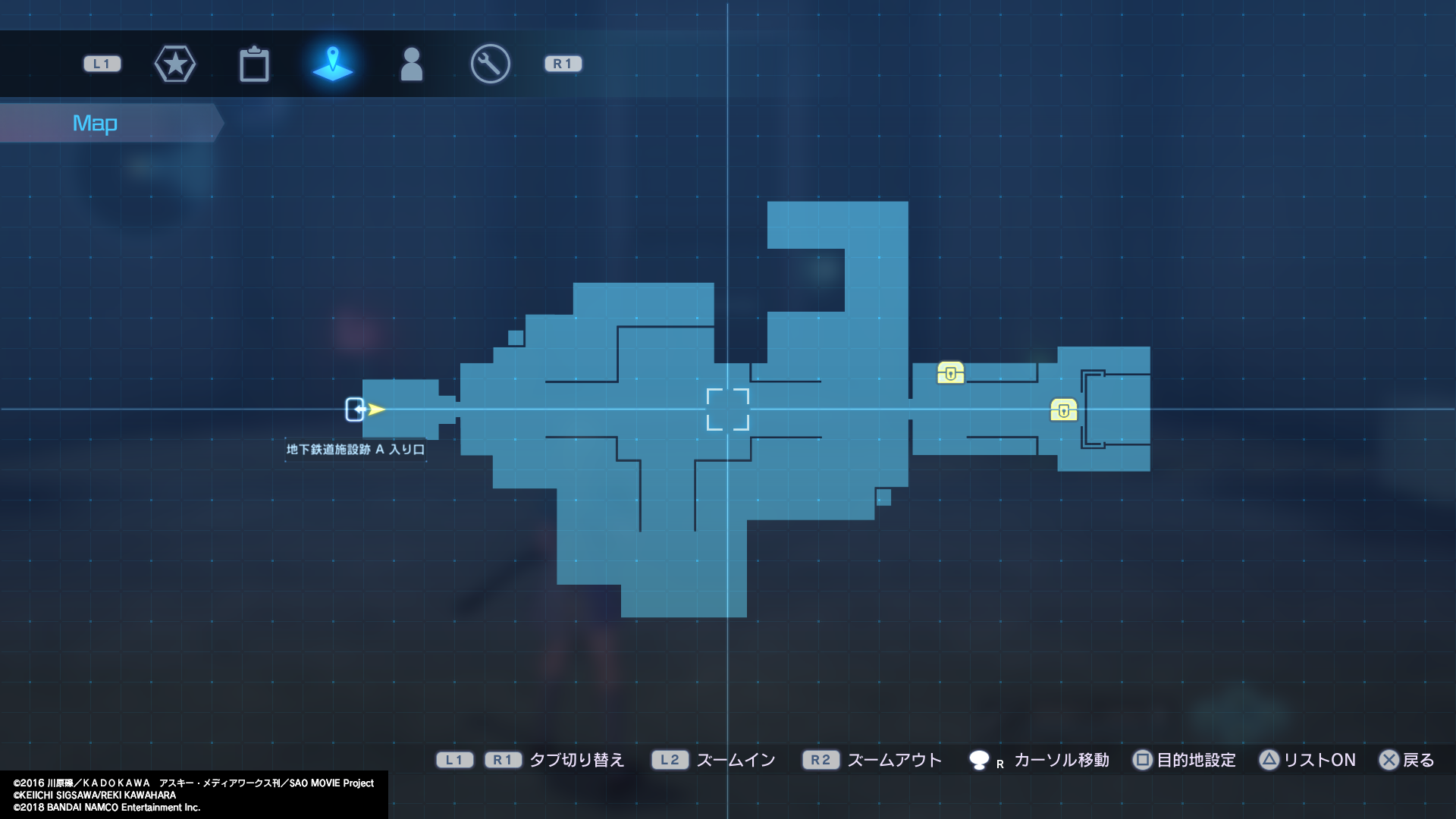Click the L1 tab-switch indicator
1456x819 pixels.
pyautogui.click(x=102, y=64)
